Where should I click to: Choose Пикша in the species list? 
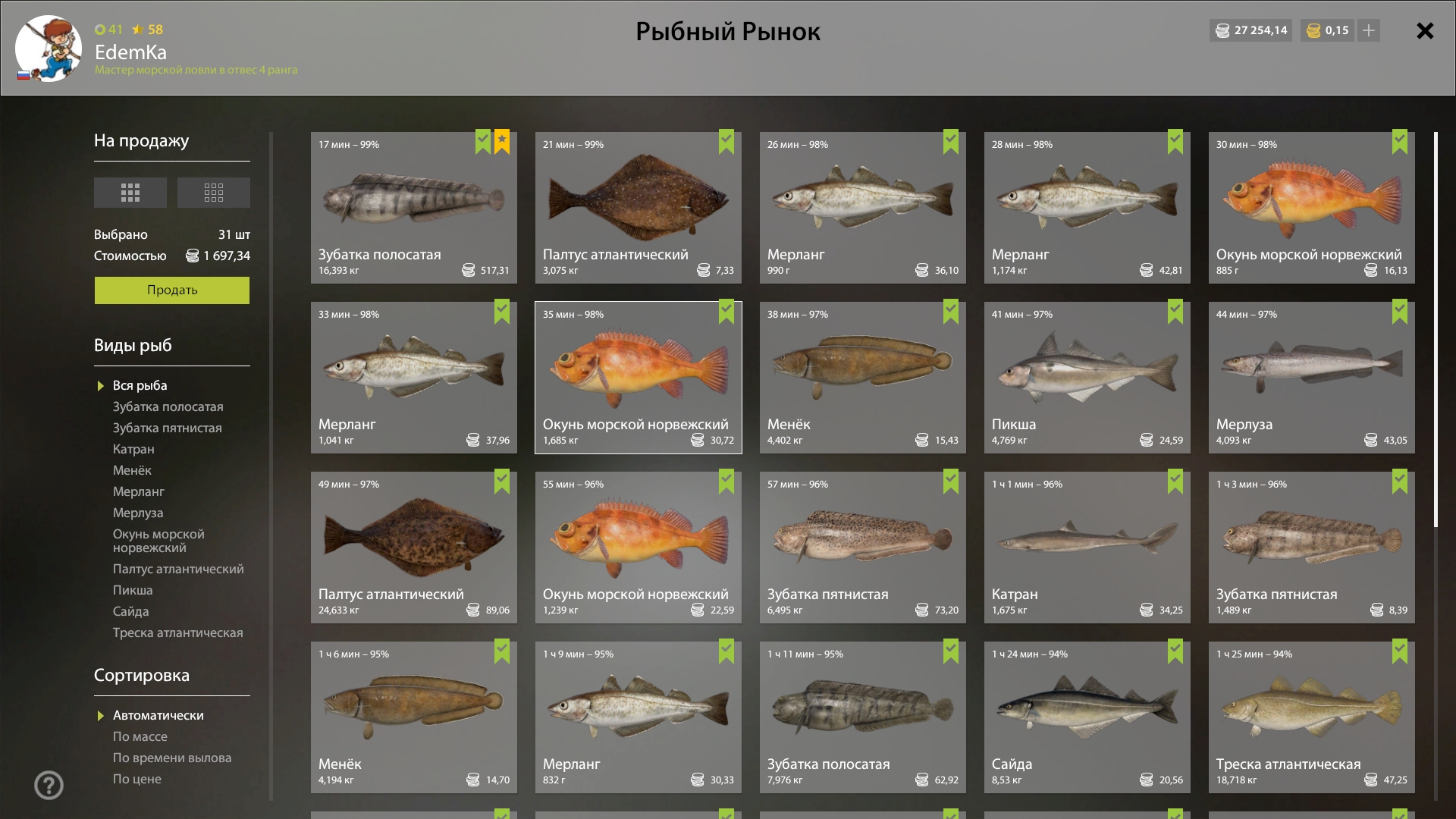pos(133,590)
